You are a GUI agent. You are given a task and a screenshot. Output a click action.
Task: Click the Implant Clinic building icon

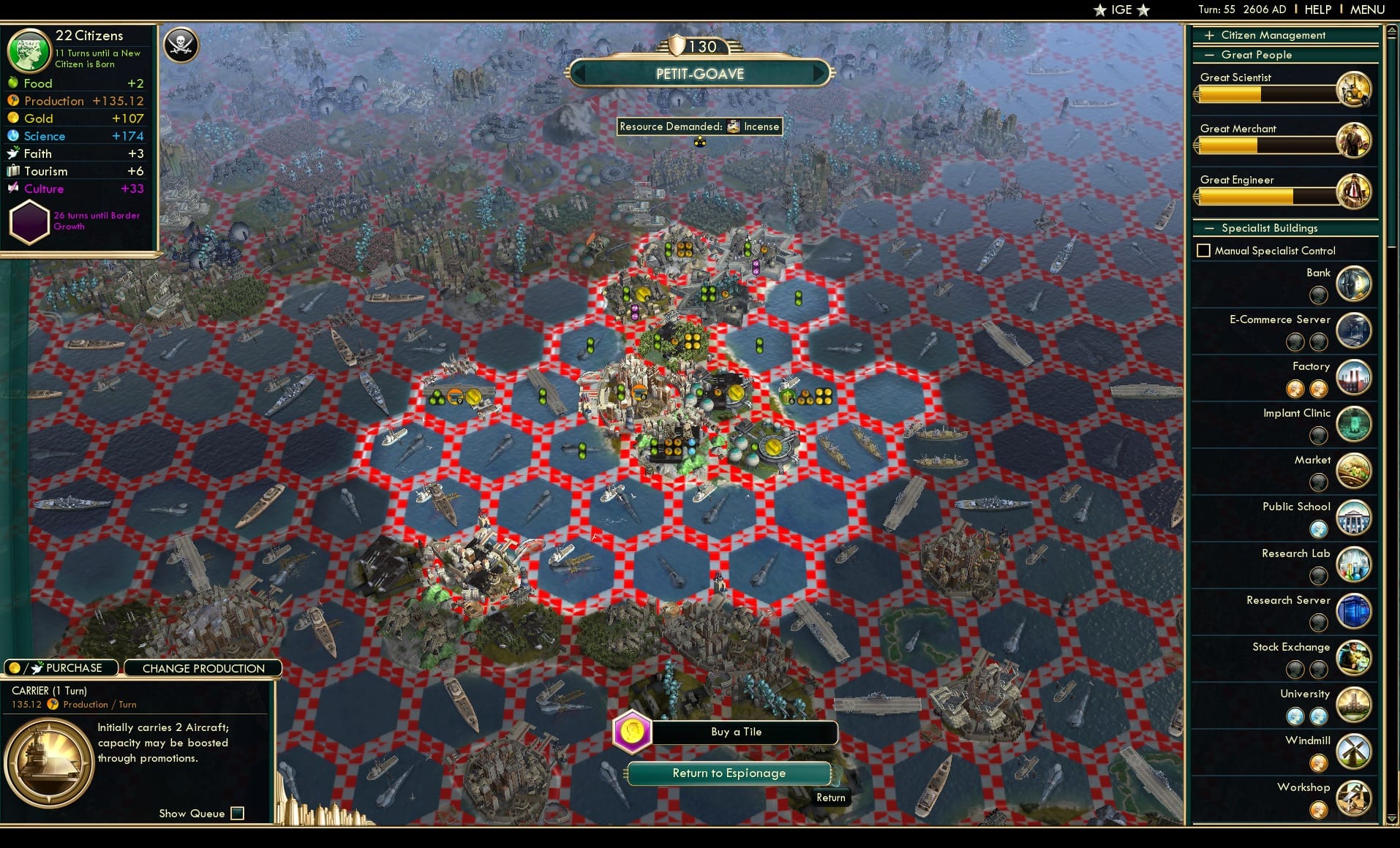pyautogui.click(x=1354, y=424)
